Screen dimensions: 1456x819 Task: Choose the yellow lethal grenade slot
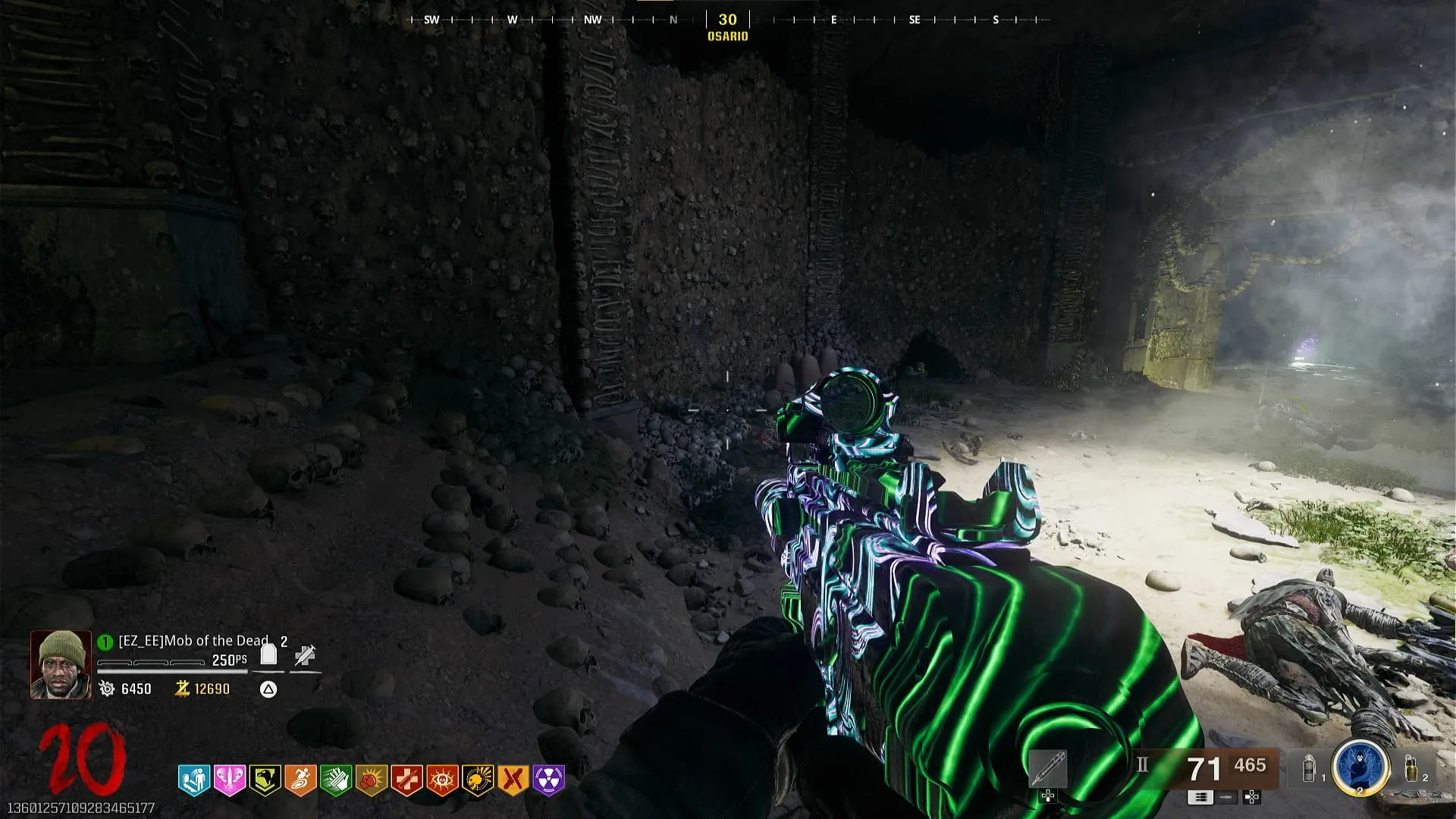coord(1411,767)
